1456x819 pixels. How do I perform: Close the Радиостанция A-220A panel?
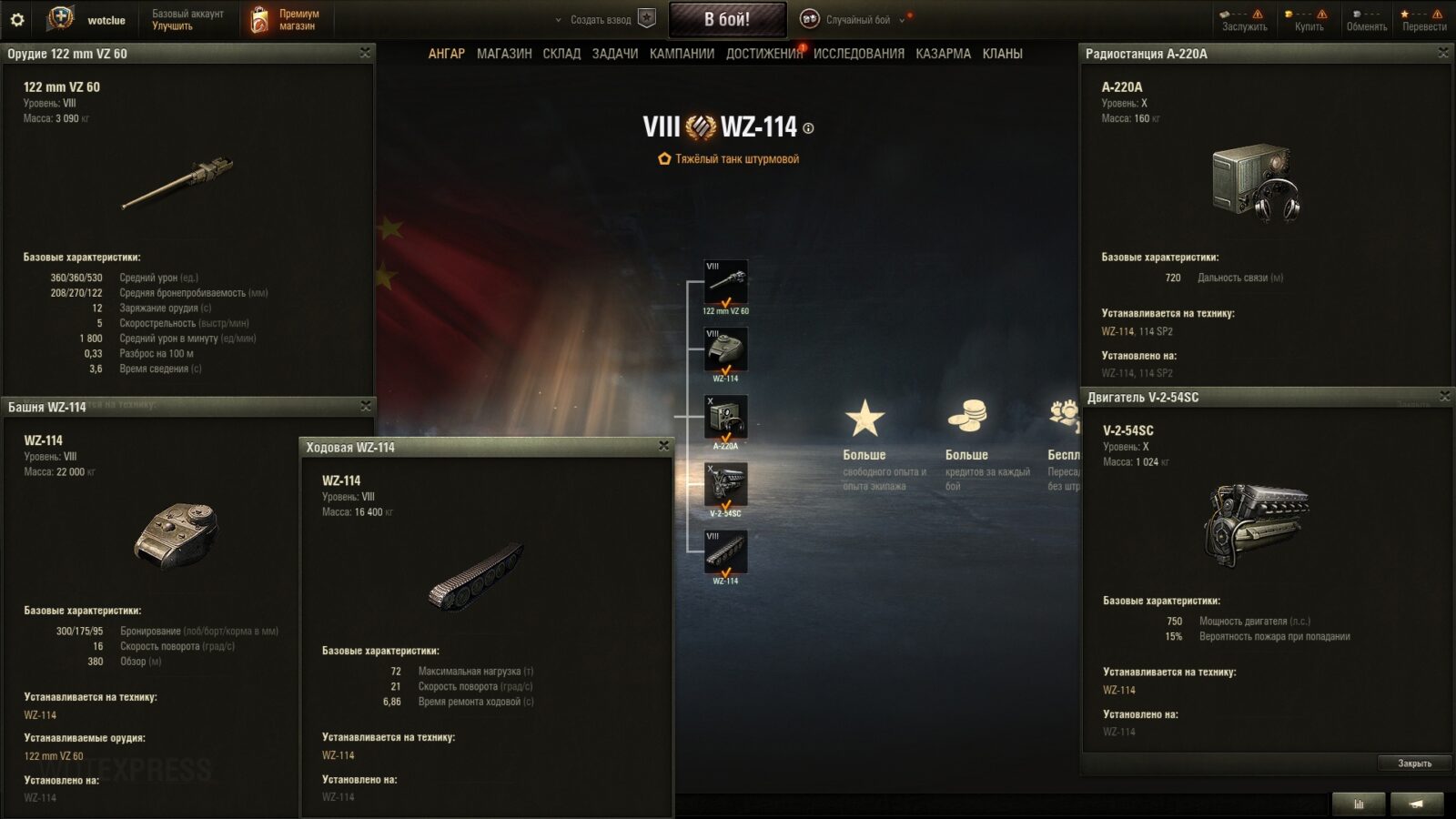(1443, 53)
